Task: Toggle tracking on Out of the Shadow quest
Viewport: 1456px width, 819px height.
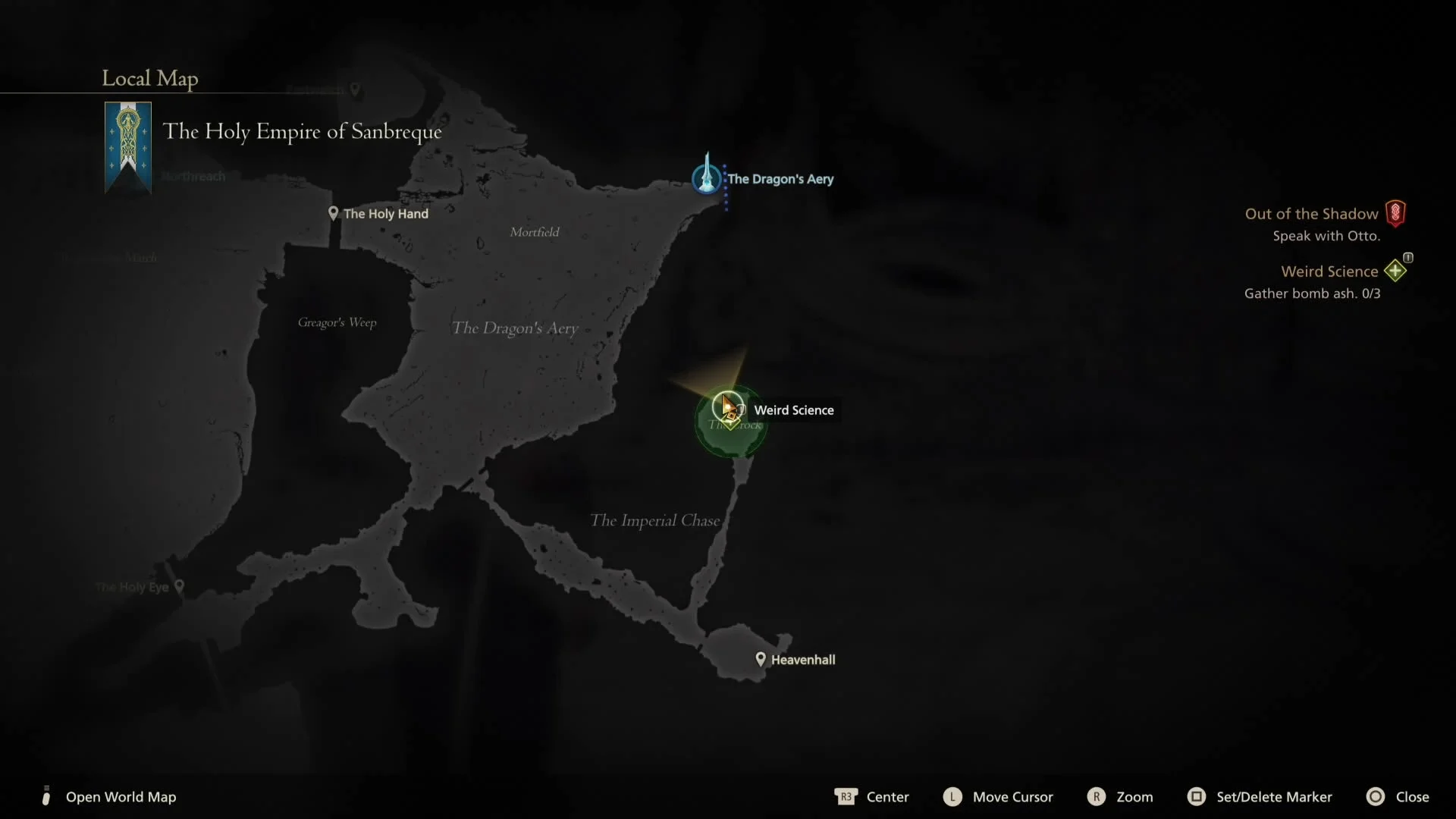Action: [1310, 213]
